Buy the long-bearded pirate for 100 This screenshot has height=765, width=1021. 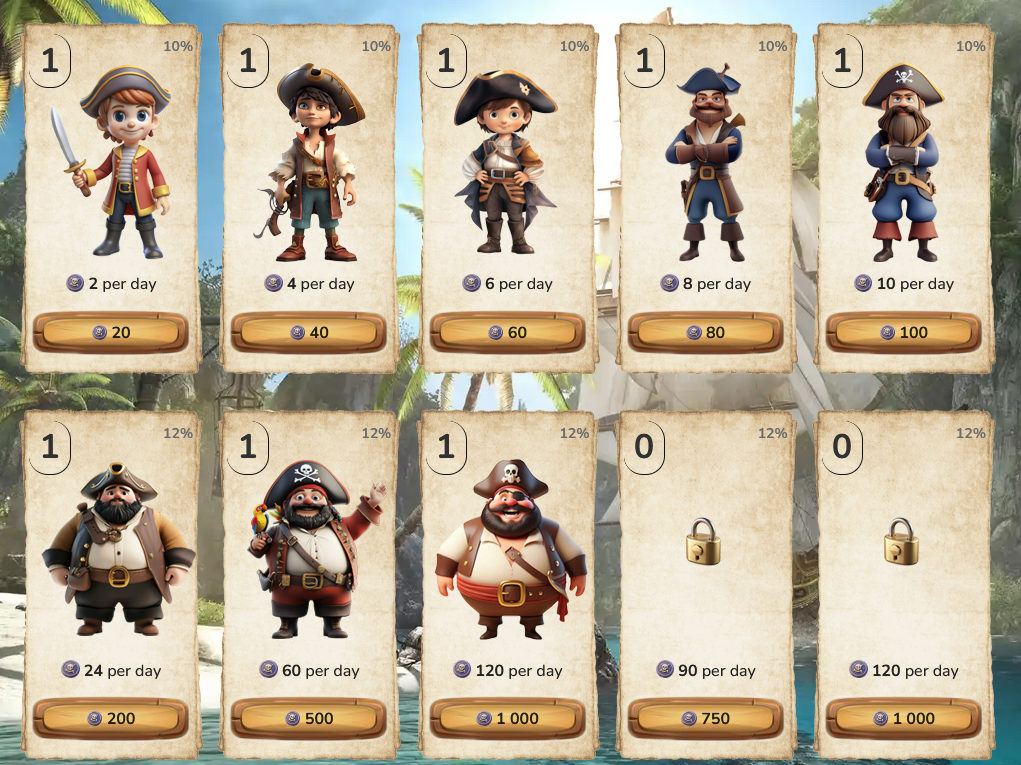903,332
